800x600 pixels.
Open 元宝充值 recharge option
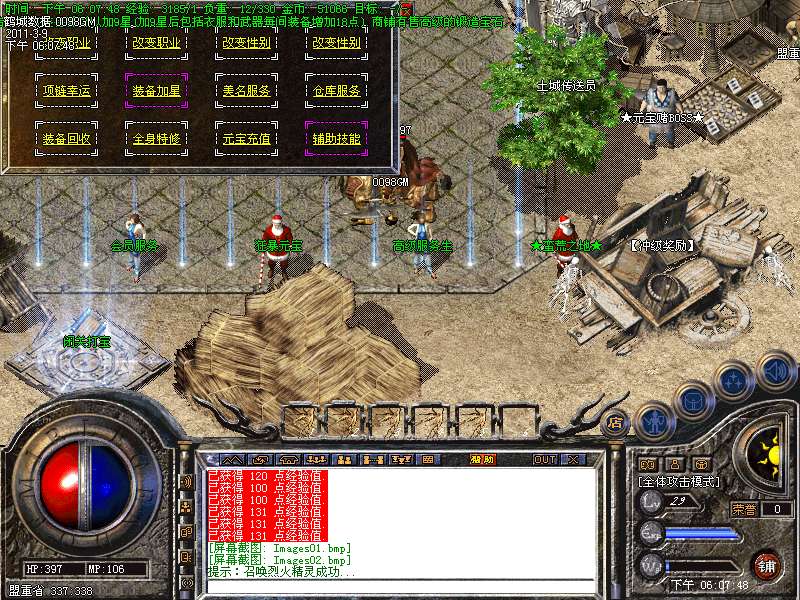tap(246, 138)
